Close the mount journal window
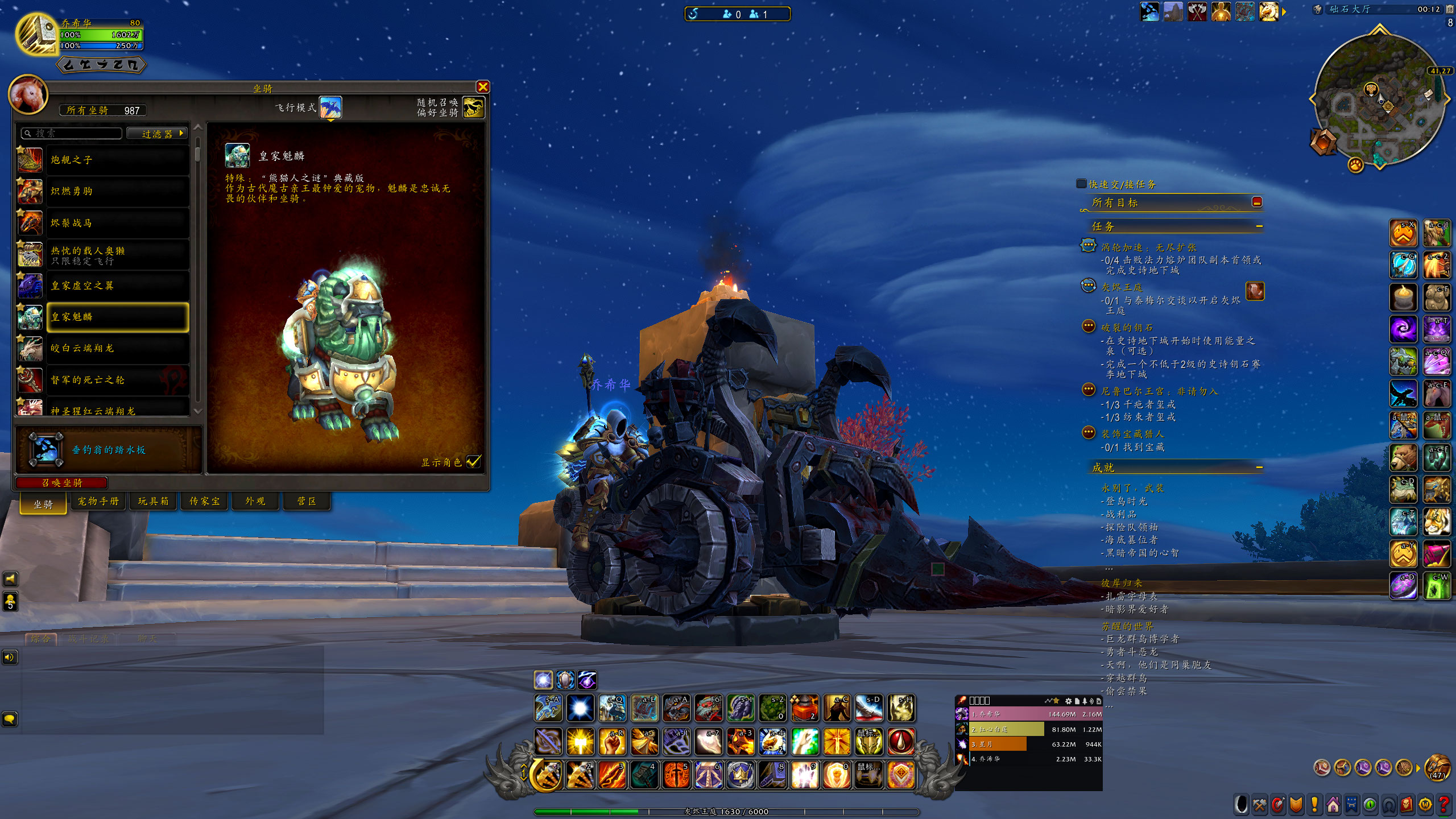Viewport: 1456px width, 819px height. click(483, 86)
